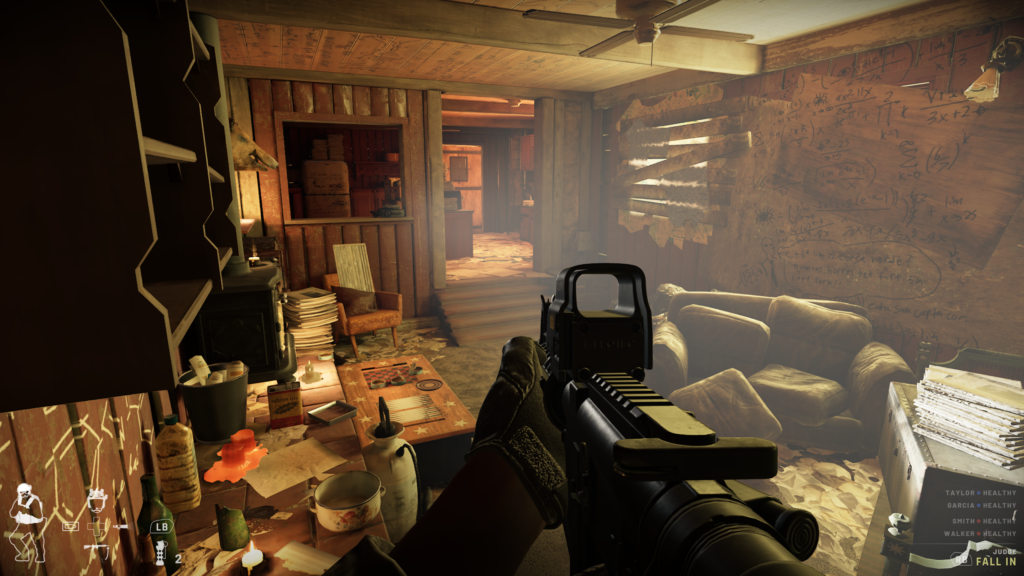Choose the magazine icon in the equipment wheel
1024x576 pixels.
coord(71,524)
